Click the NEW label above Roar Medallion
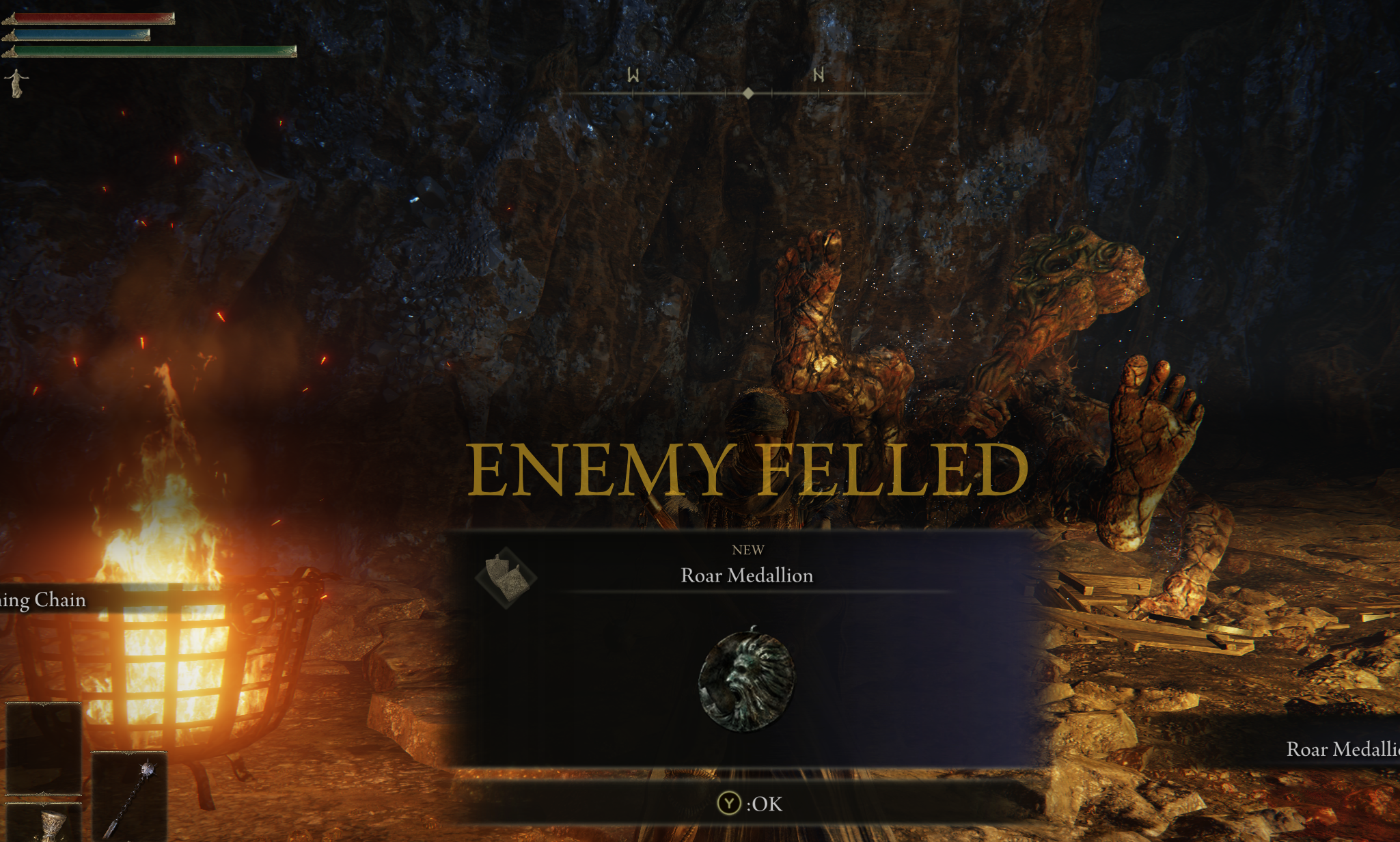Image resolution: width=1400 pixels, height=842 pixels. click(748, 549)
